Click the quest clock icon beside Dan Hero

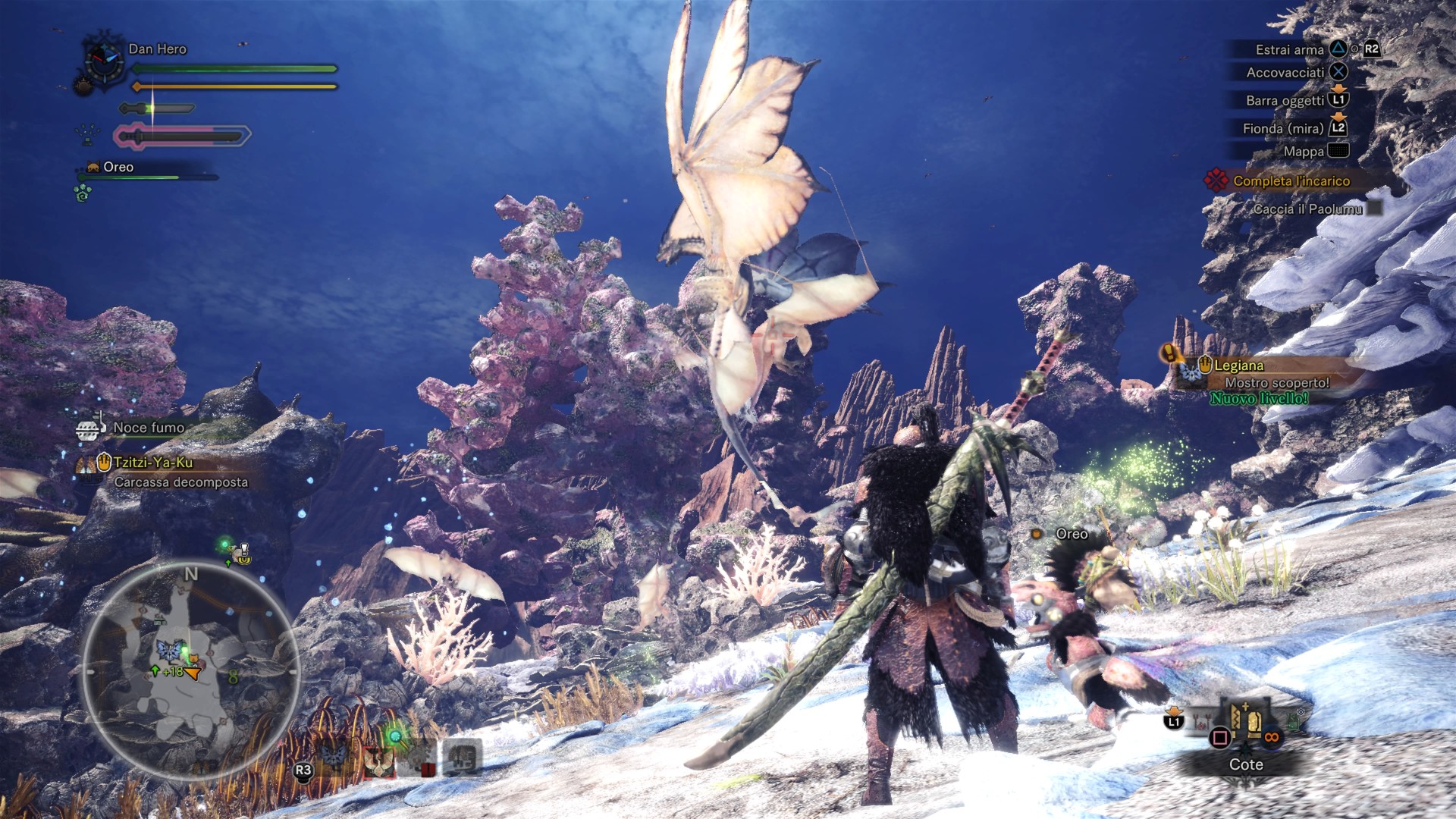tap(105, 61)
